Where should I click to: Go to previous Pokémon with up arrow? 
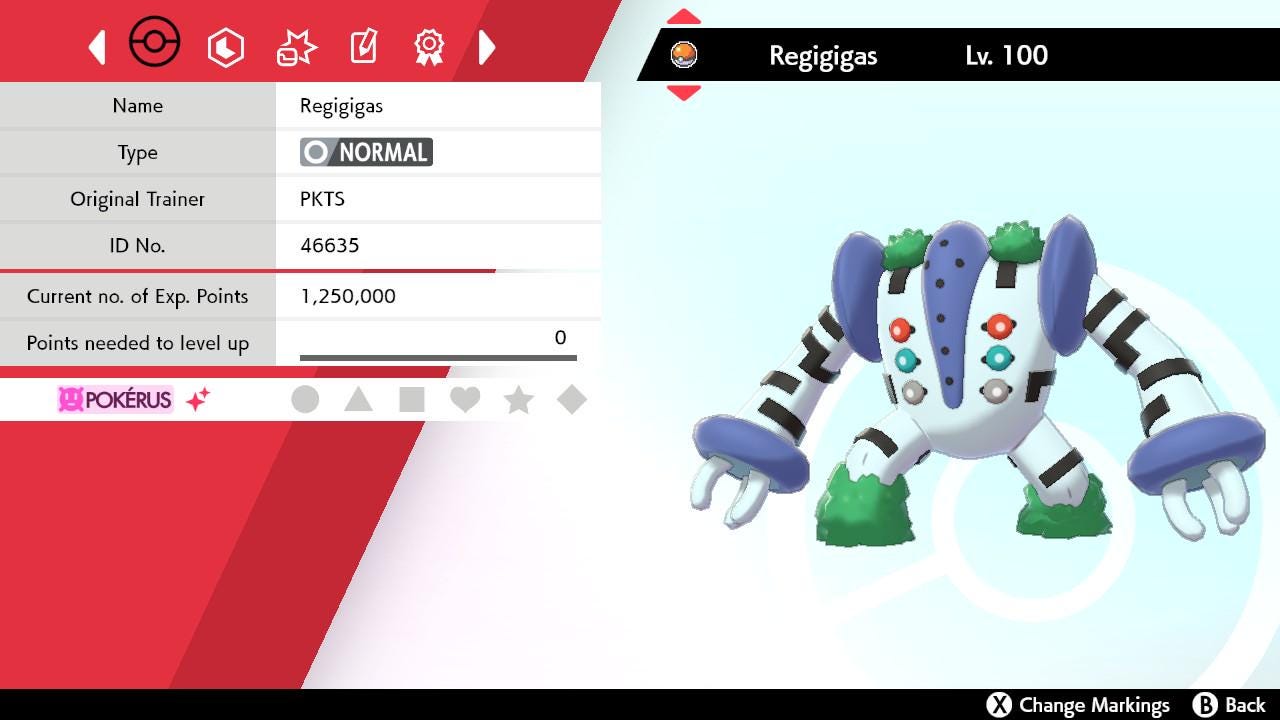[684, 17]
